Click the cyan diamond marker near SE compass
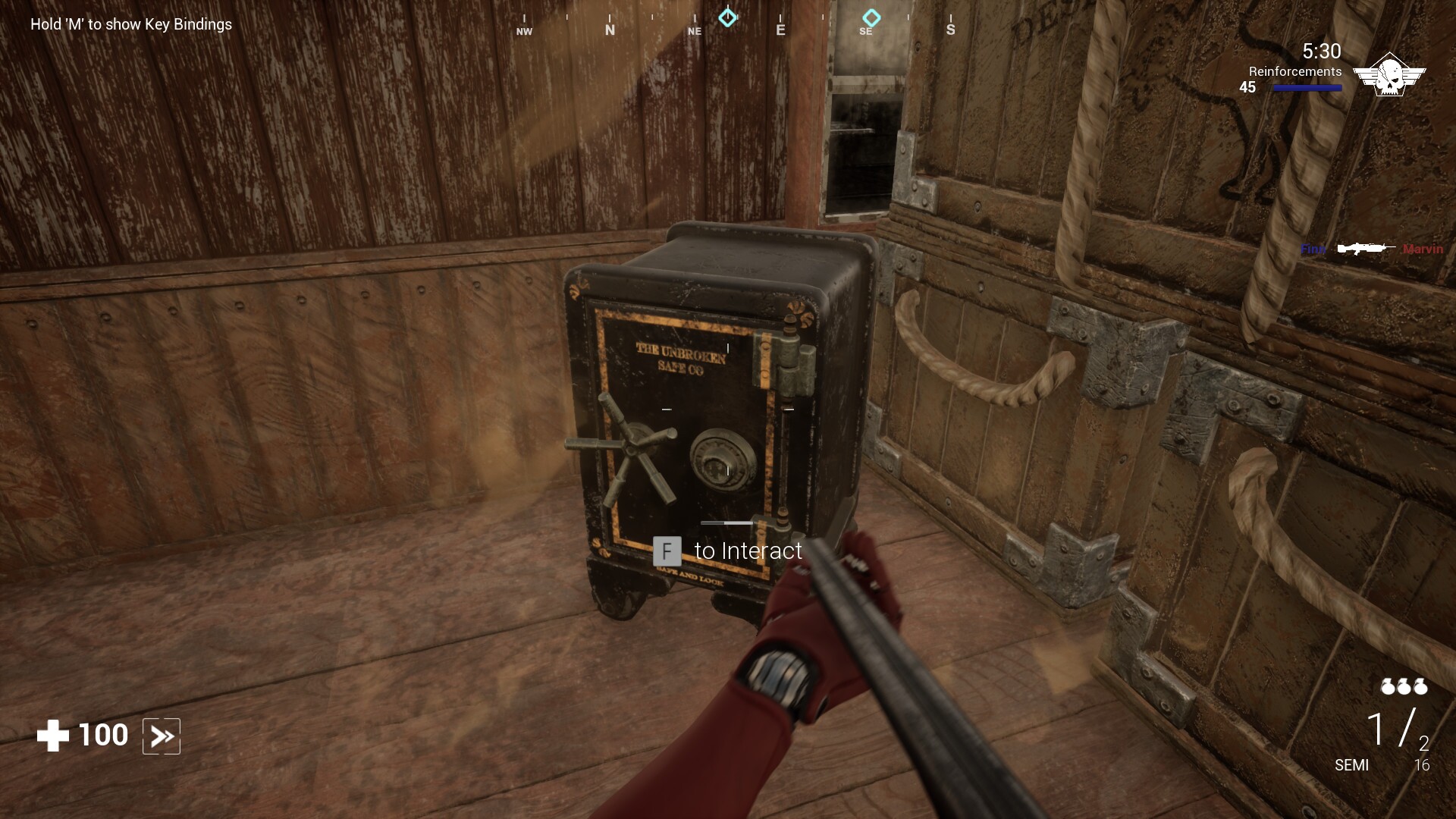Screen dimensions: 1456x819 point(871,17)
